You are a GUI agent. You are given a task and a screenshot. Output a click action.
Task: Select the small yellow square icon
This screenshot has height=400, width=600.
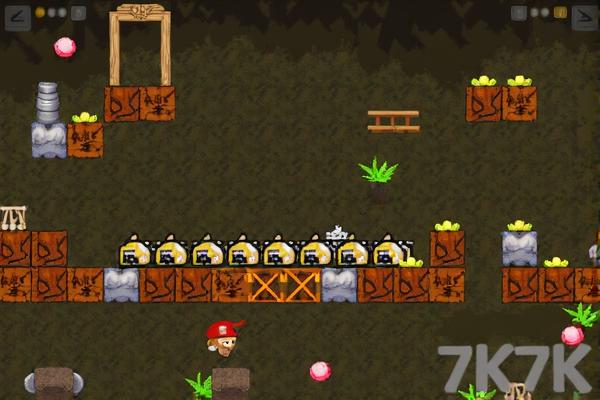pos(561,13)
